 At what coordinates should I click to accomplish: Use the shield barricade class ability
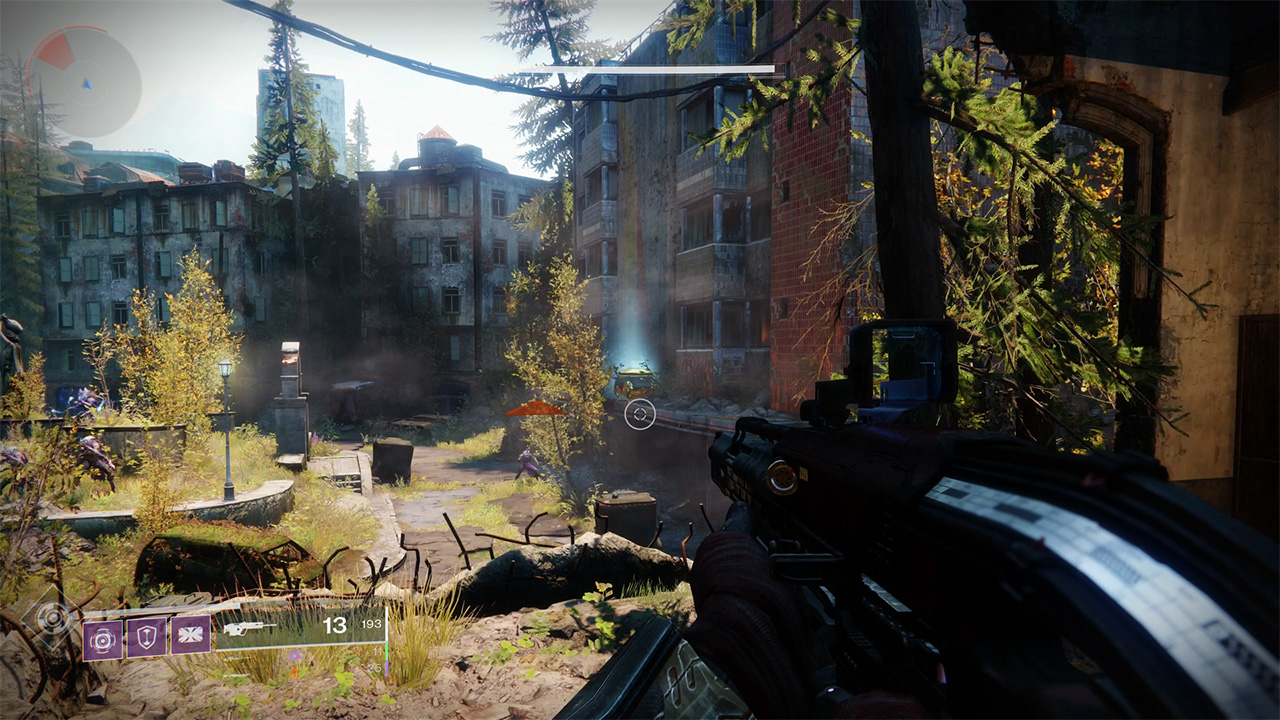146,637
